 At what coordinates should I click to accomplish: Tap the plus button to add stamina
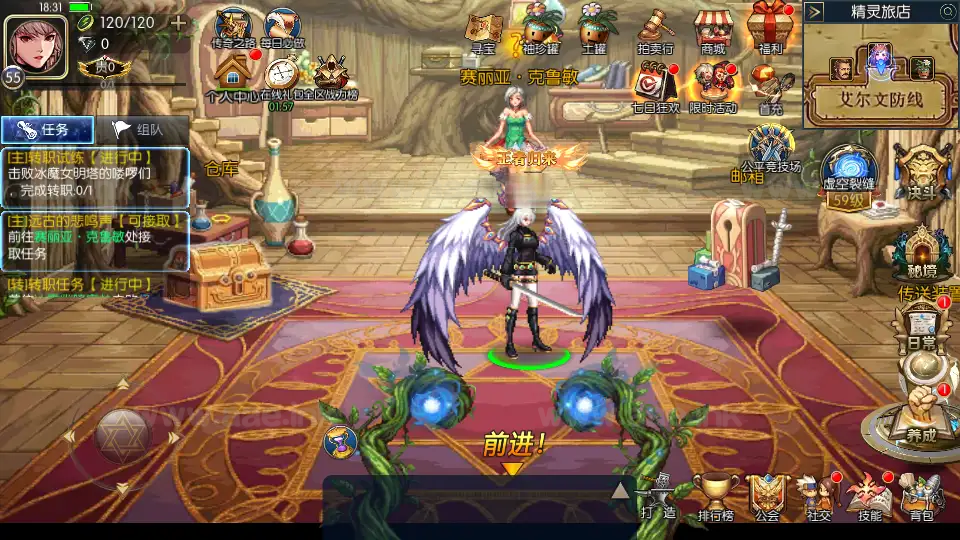click(178, 23)
